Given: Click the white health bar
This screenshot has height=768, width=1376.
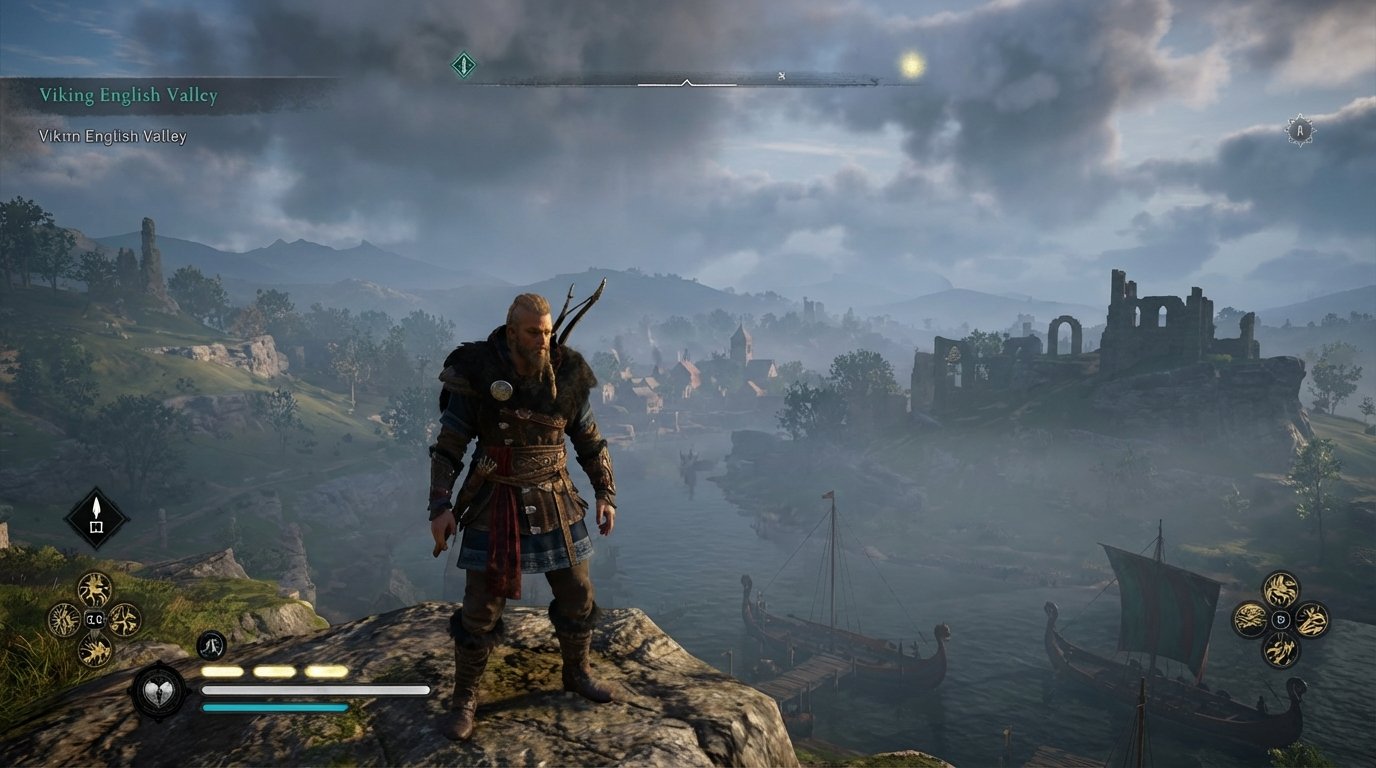Looking at the screenshot, I should (315, 689).
